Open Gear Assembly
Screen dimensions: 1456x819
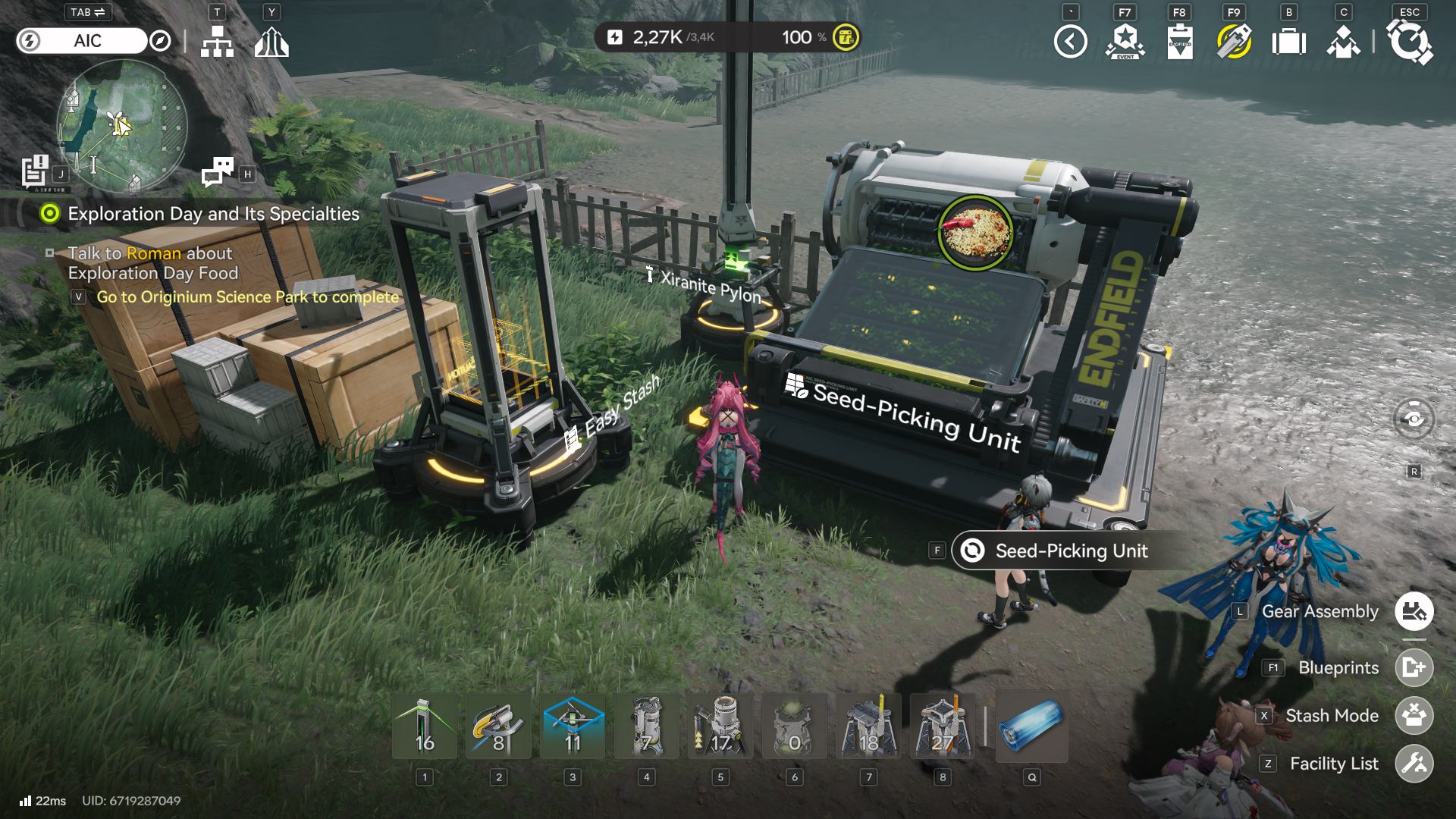point(1414,611)
